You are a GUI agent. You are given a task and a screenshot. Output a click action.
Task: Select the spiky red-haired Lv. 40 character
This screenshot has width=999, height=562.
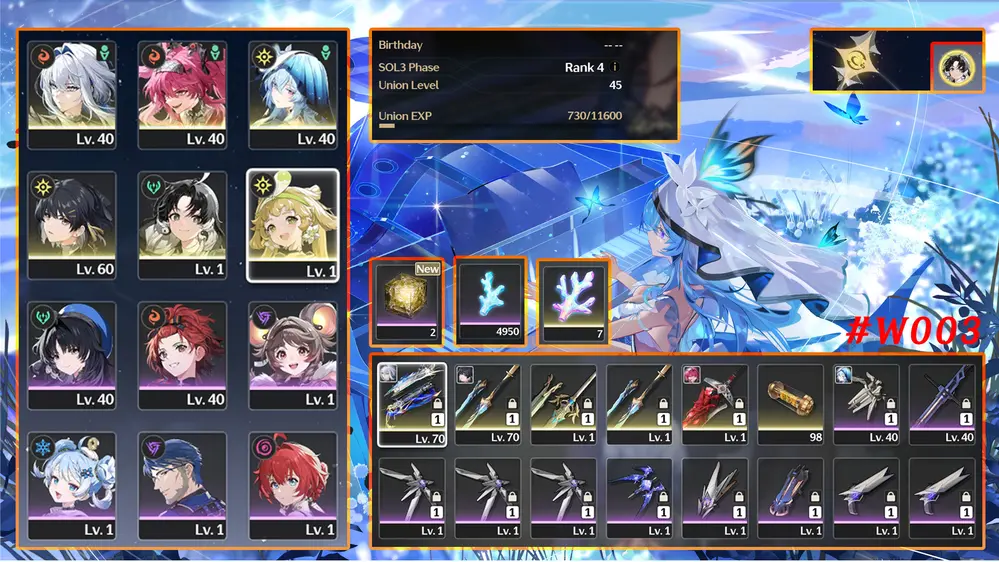pos(182,355)
